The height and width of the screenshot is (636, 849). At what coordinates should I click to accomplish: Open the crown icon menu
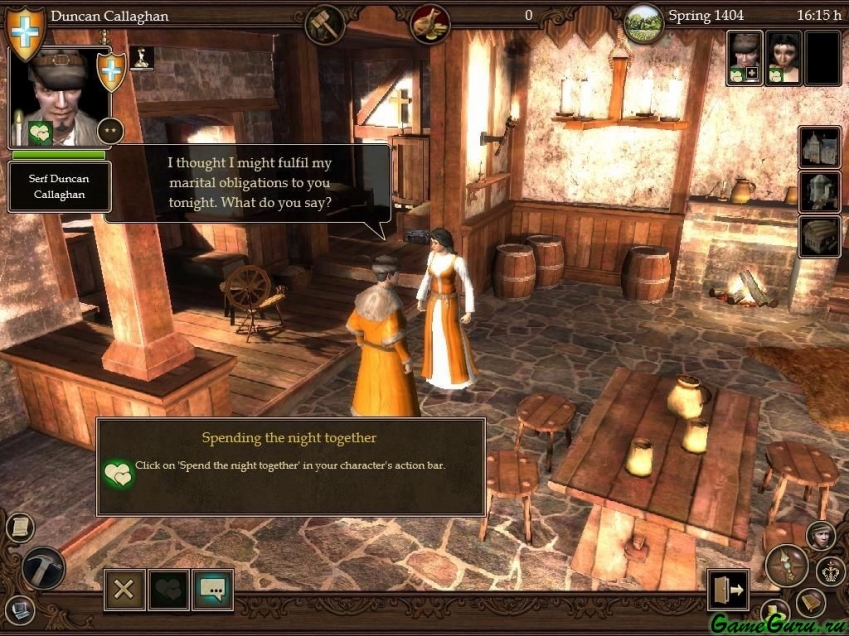click(831, 571)
